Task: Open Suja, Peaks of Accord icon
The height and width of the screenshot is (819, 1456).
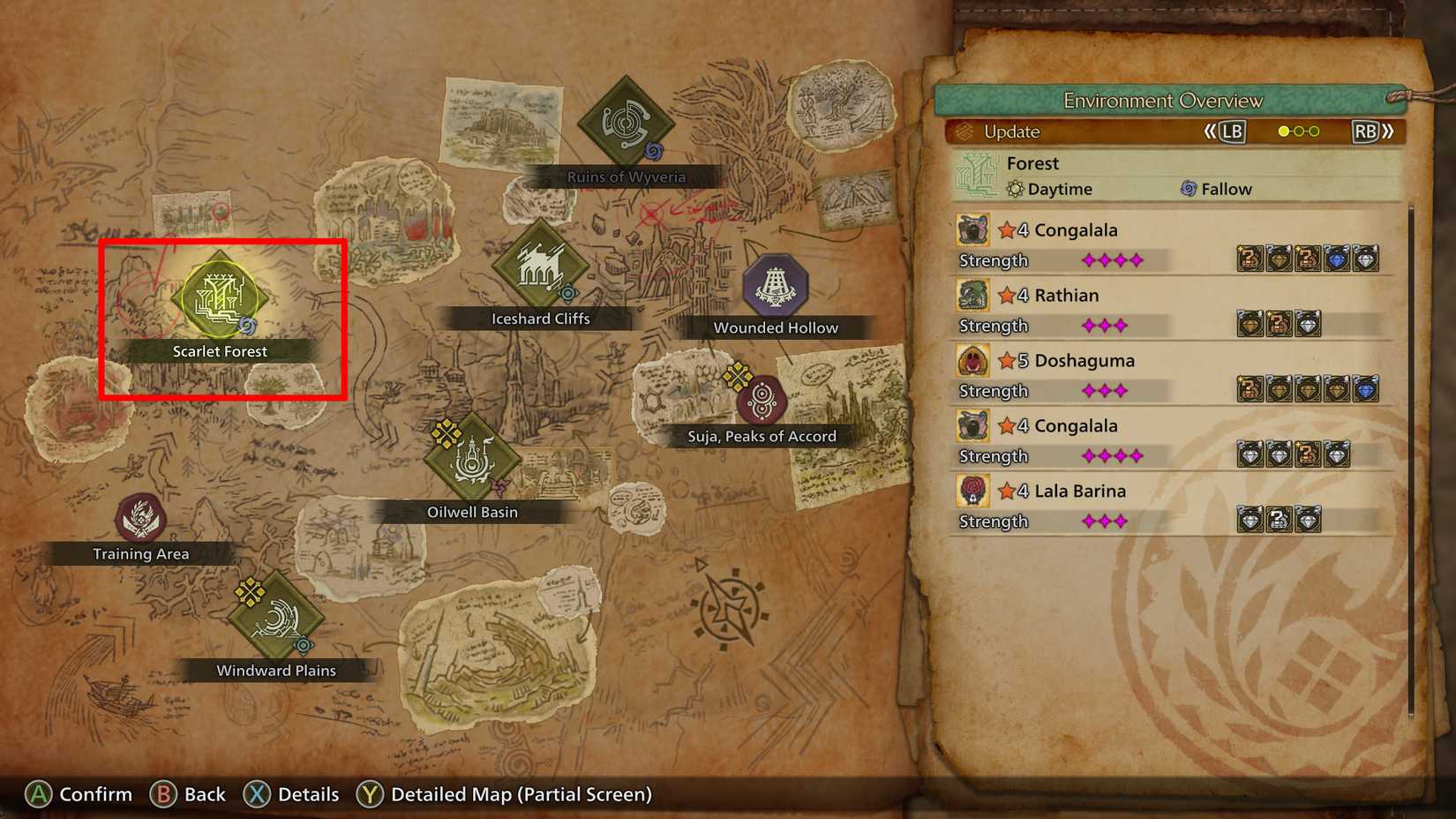Action: coord(760,398)
